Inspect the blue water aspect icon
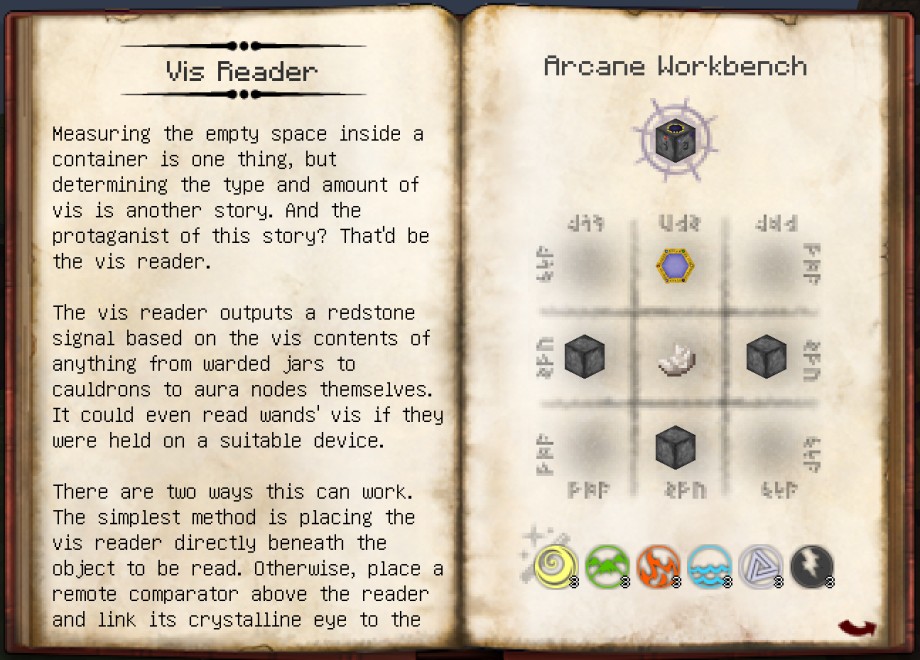The height and width of the screenshot is (660, 920). [709, 566]
